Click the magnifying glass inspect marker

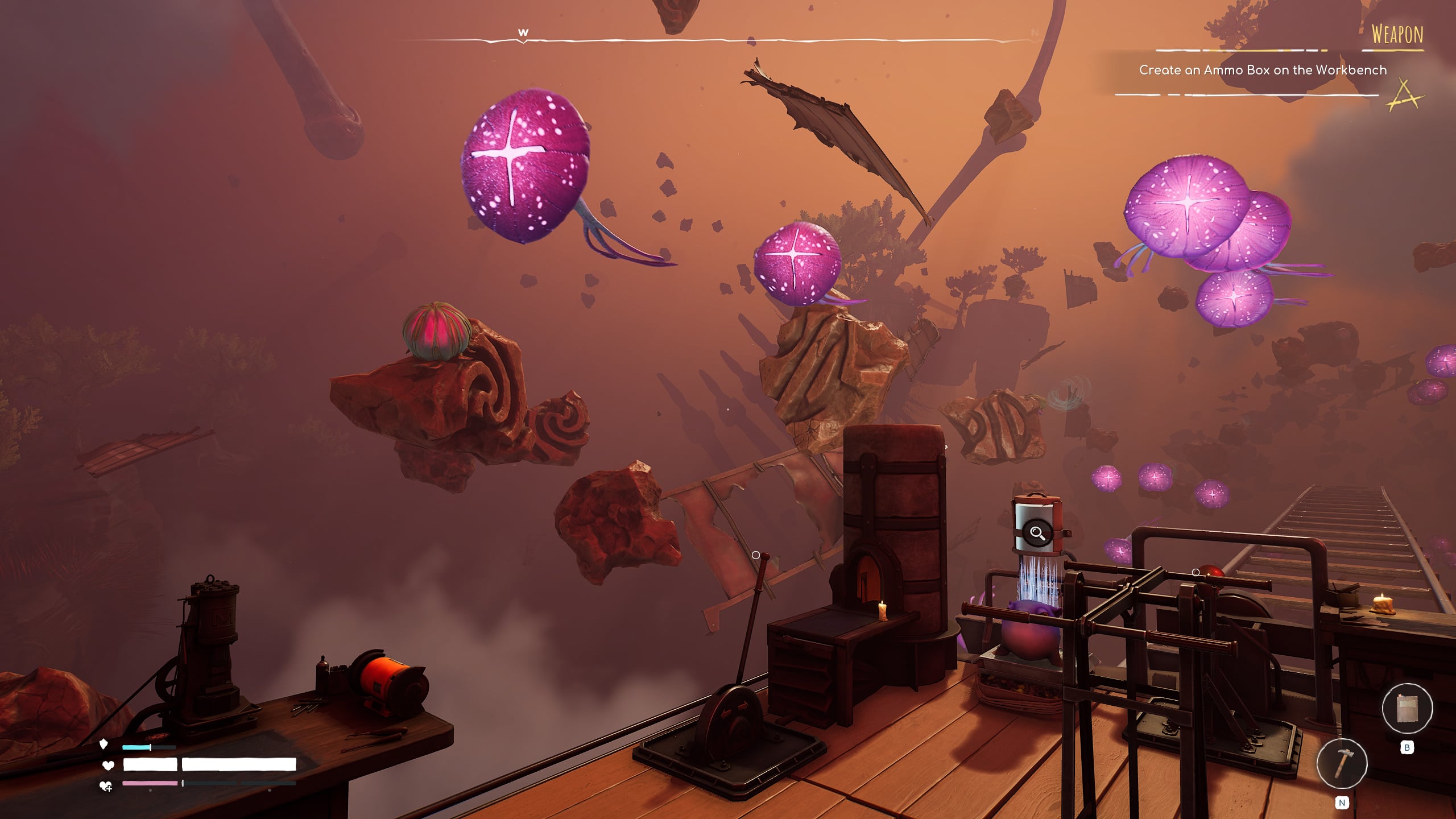[x=1037, y=533]
